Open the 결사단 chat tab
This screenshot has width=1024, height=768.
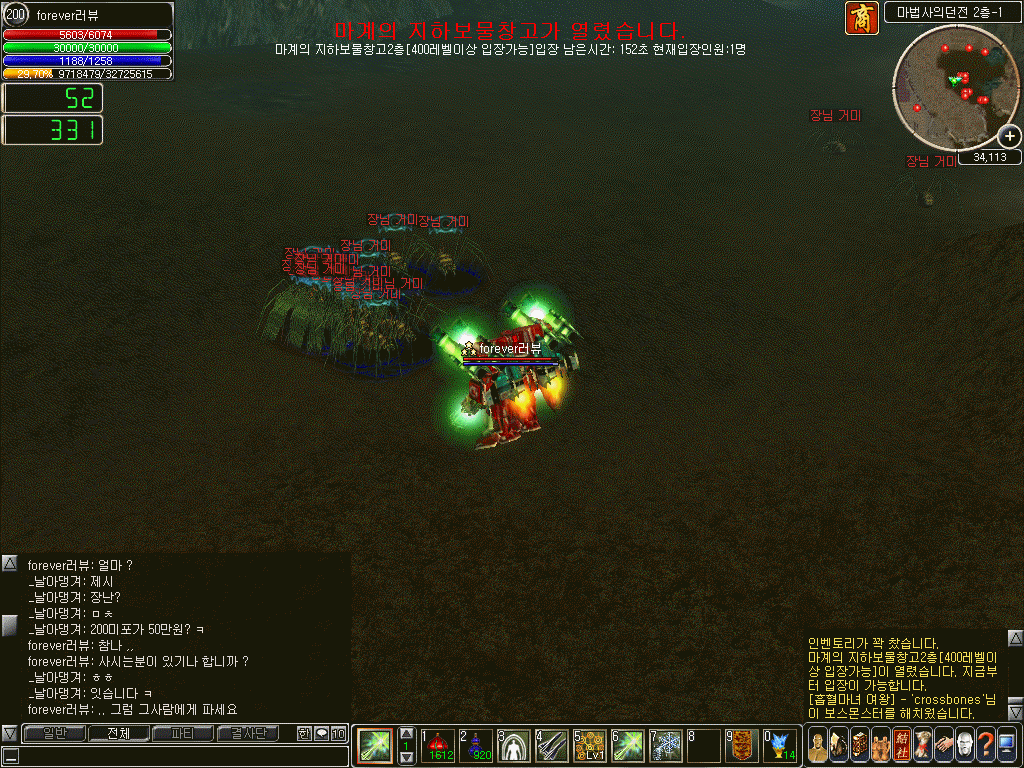coord(248,734)
